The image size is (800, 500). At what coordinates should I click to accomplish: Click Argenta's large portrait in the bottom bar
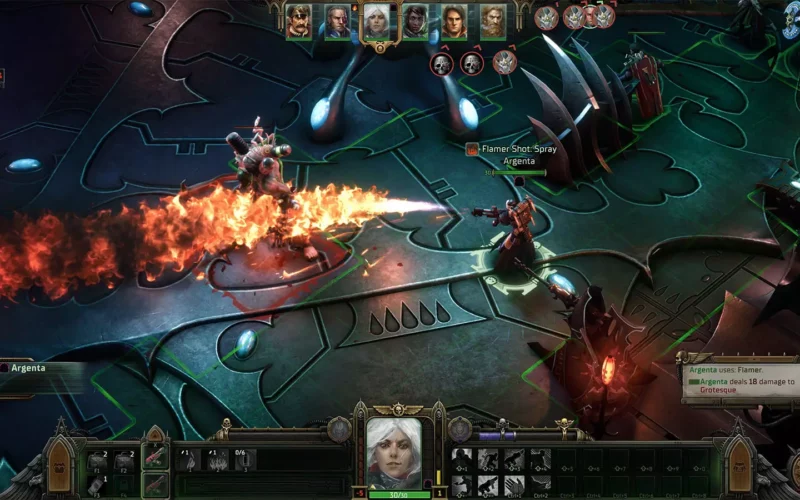click(394, 454)
